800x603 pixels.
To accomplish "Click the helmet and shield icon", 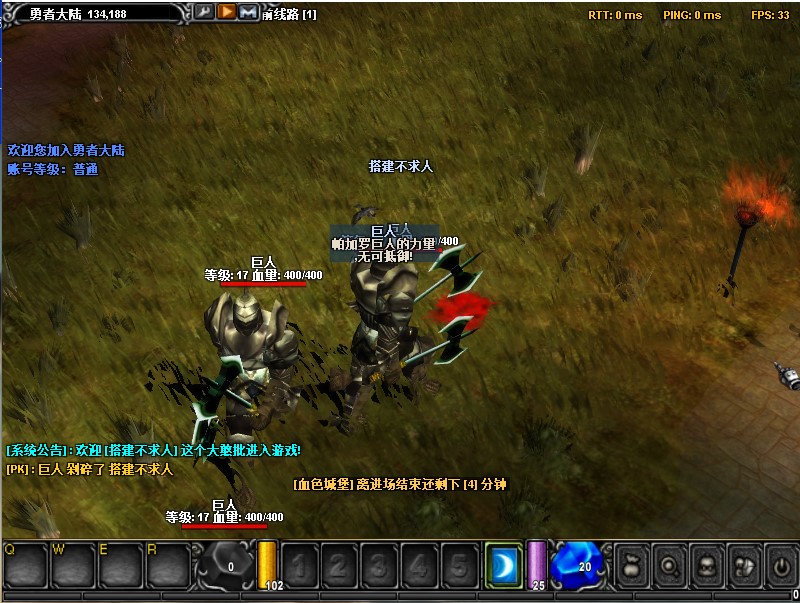I will coord(743,566).
